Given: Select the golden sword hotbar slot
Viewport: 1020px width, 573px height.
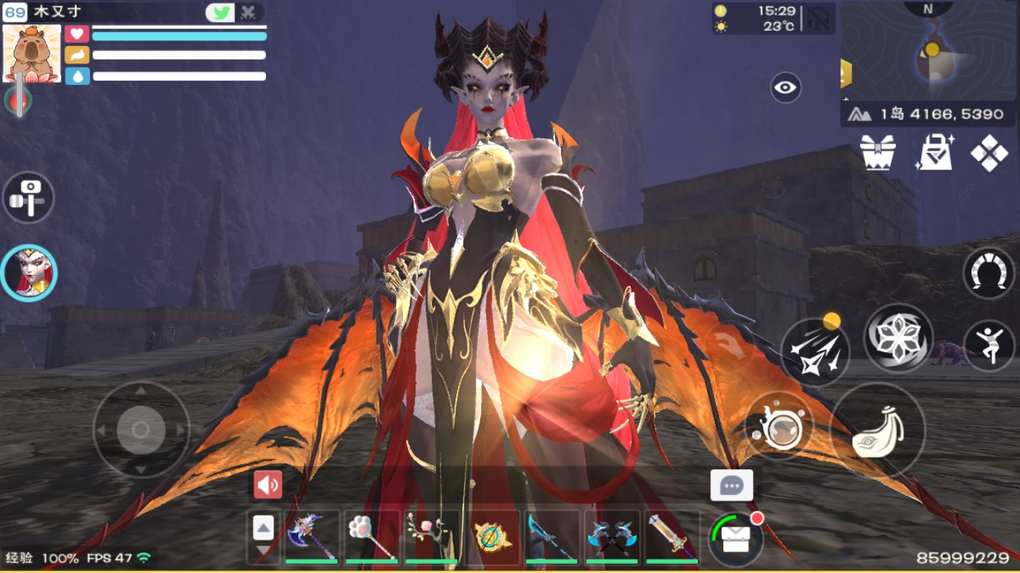Looking at the screenshot, I should click(671, 537).
